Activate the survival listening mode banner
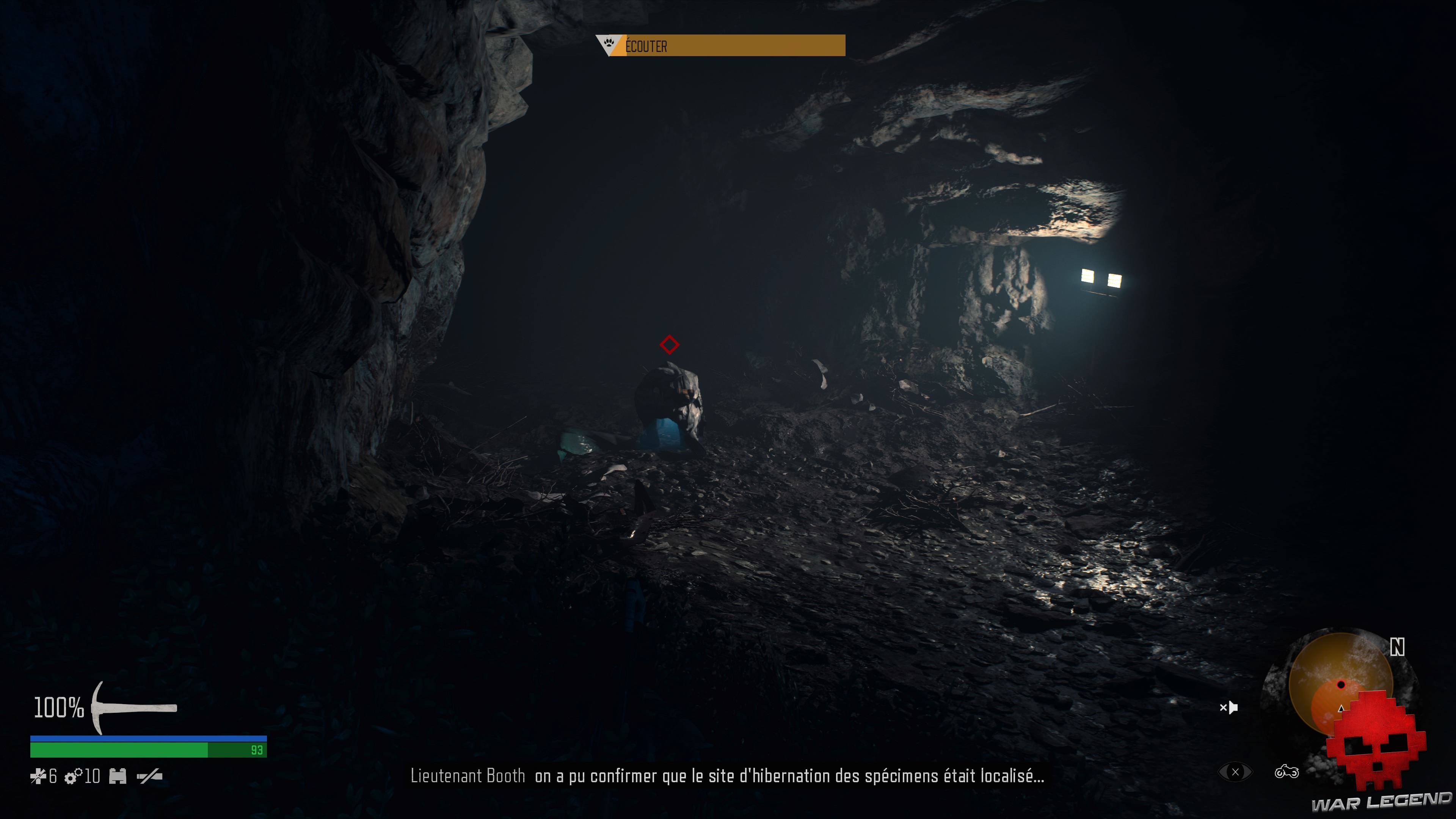Image resolution: width=1456 pixels, height=819 pixels. pyautogui.click(x=718, y=46)
